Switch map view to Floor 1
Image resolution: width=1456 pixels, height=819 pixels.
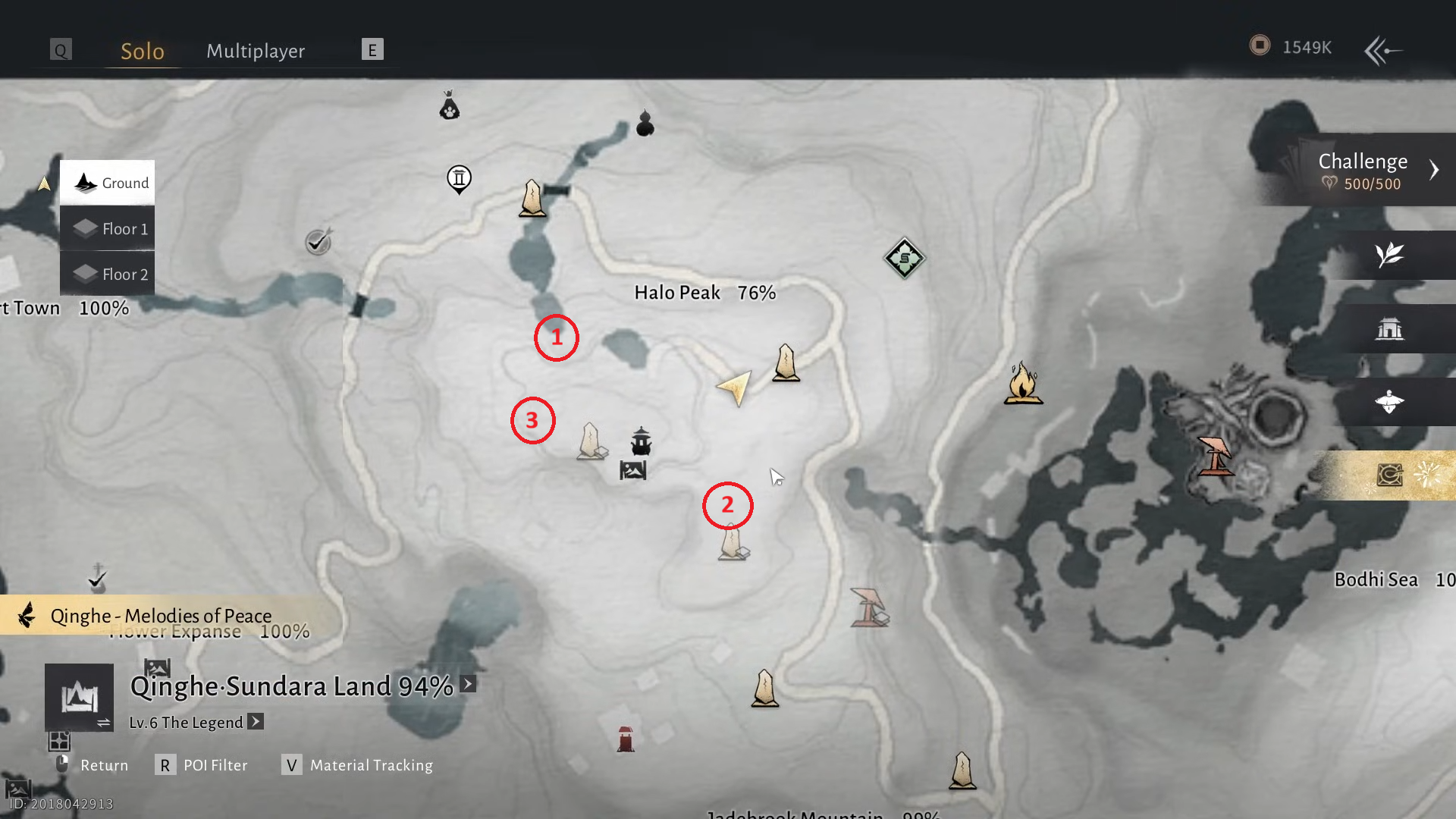pos(108,228)
